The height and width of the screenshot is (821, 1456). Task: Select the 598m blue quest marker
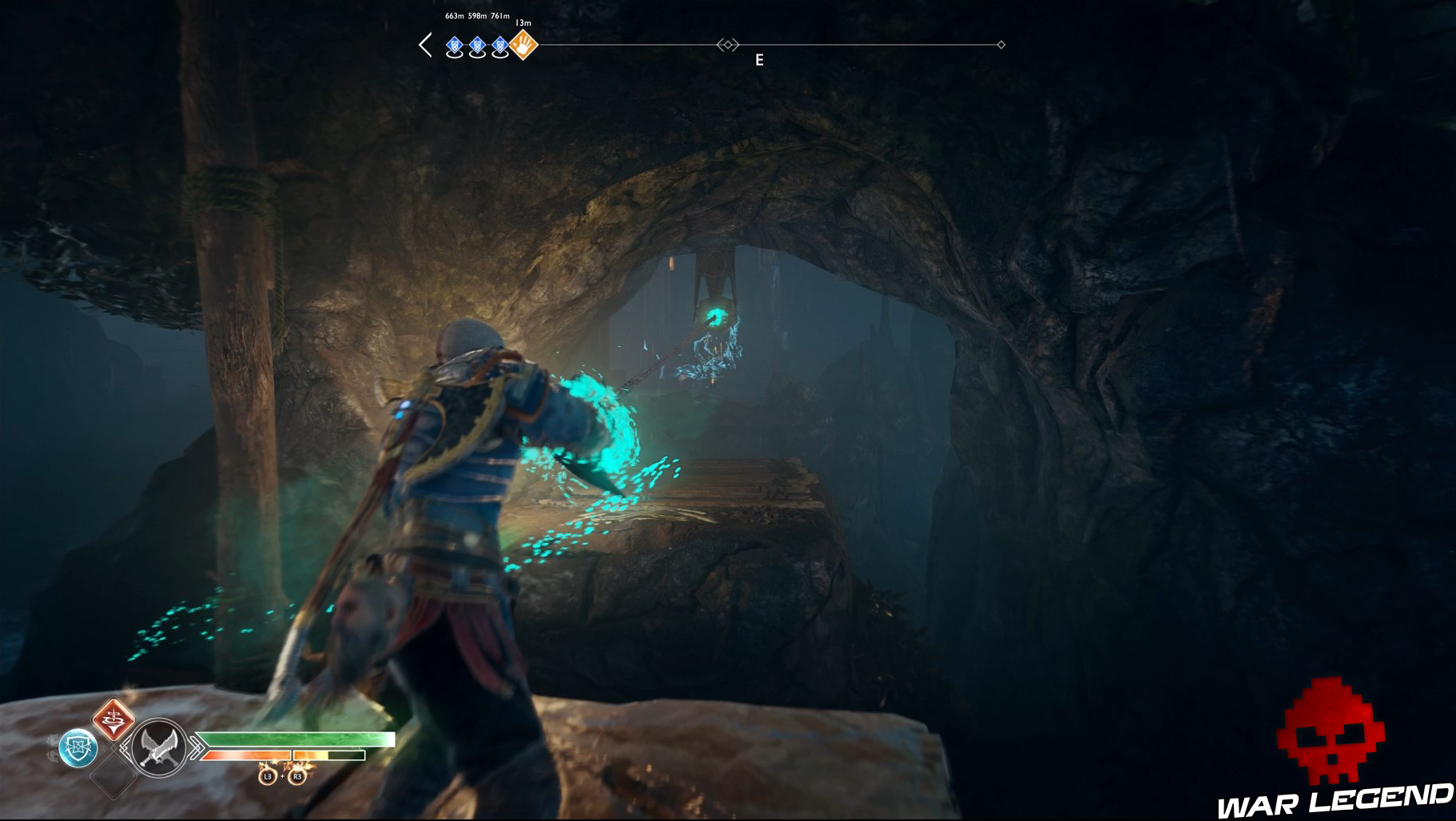pyautogui.click(x=477, y=46)
